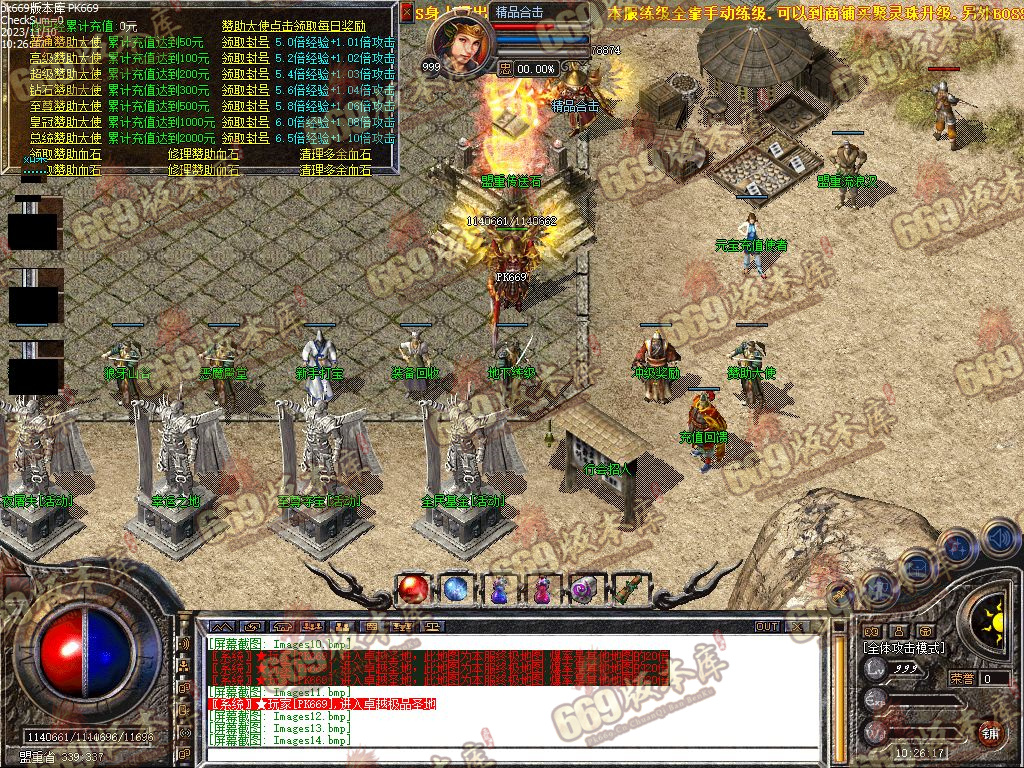Open the 赞助大使点击领取每日奖励 link
The height and width of the screenshot is (768, 1024).
pyautogui.click(x=293, y=26)
